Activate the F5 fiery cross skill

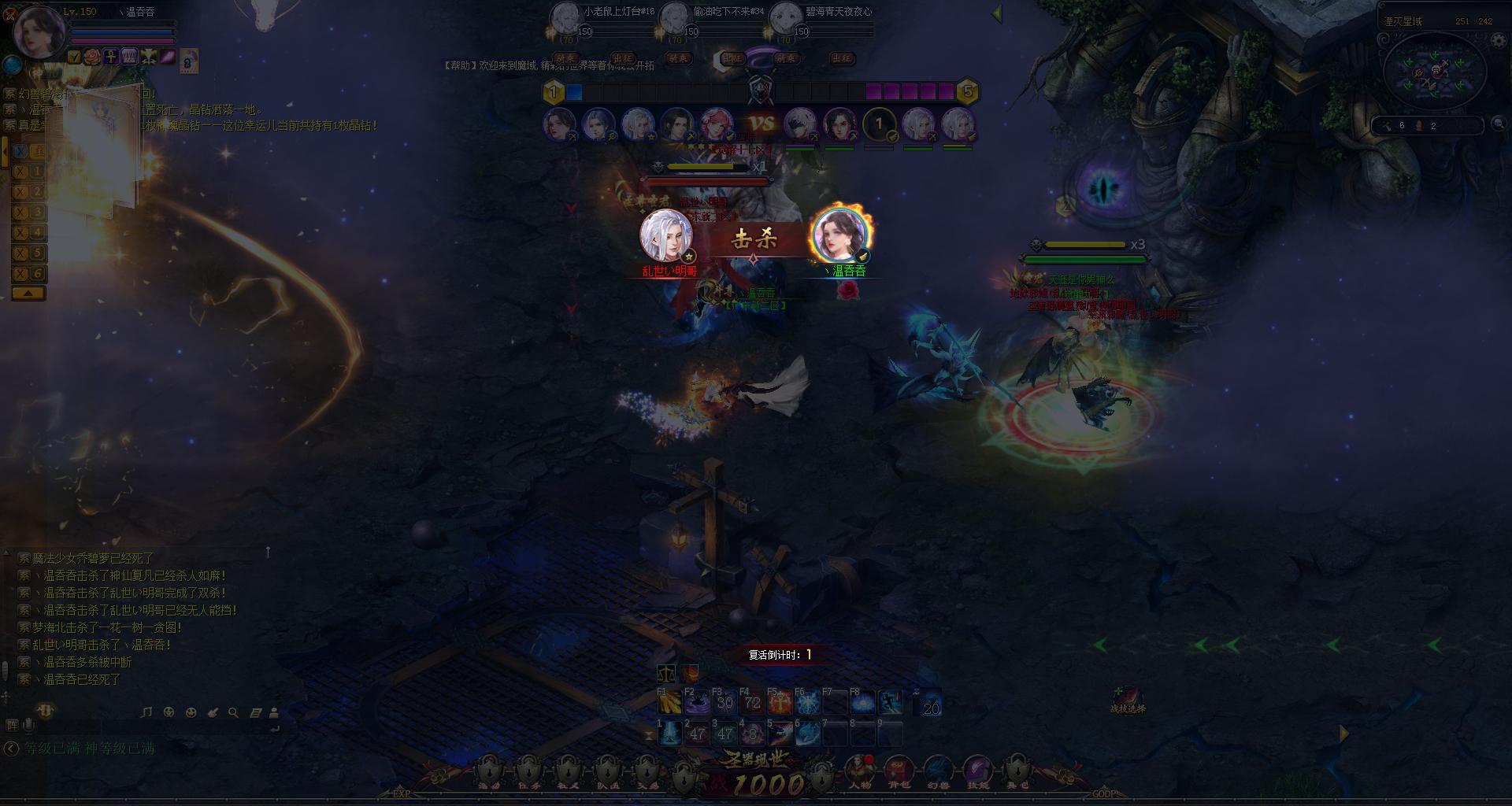coord(780,702)
